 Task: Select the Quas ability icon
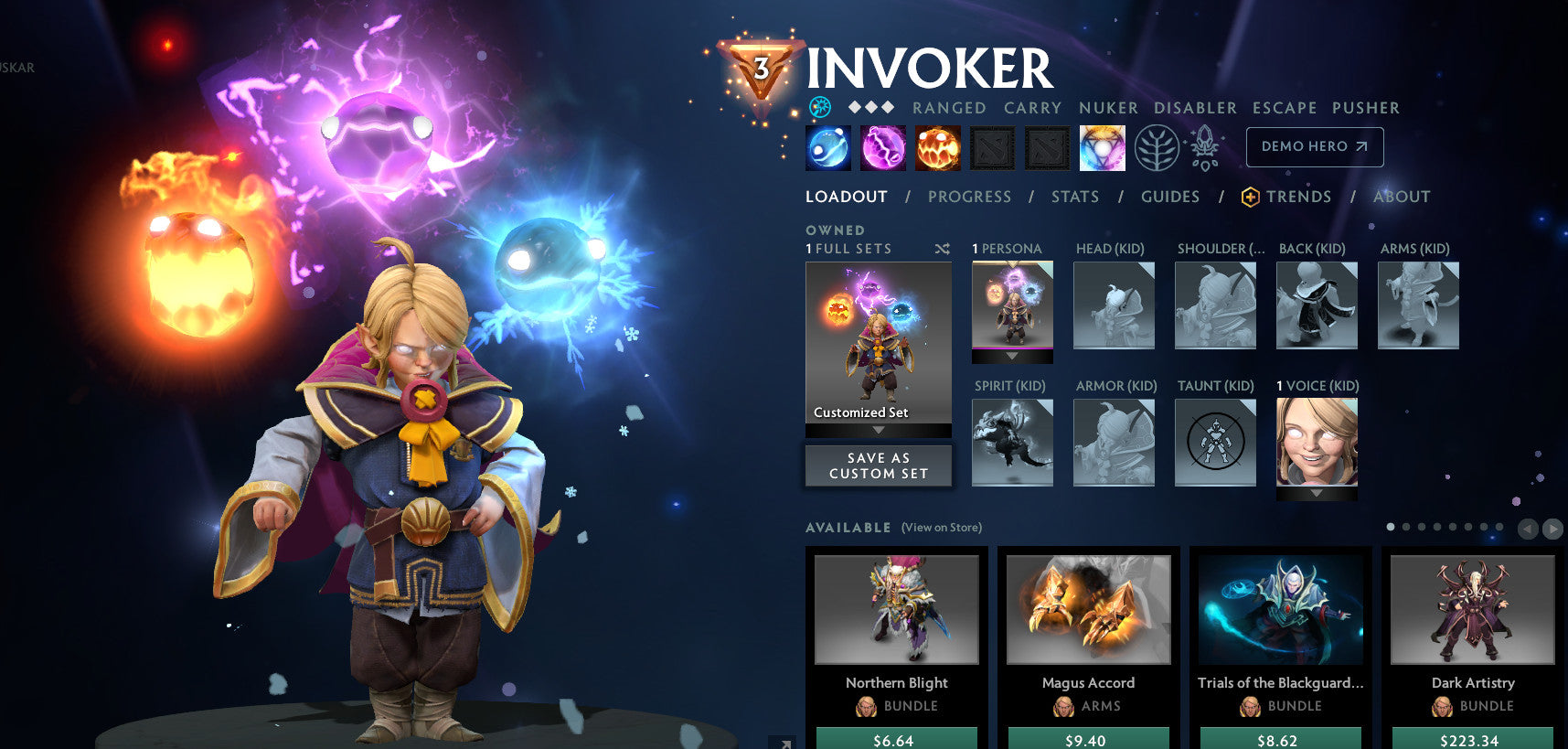[x=827, y=147]
